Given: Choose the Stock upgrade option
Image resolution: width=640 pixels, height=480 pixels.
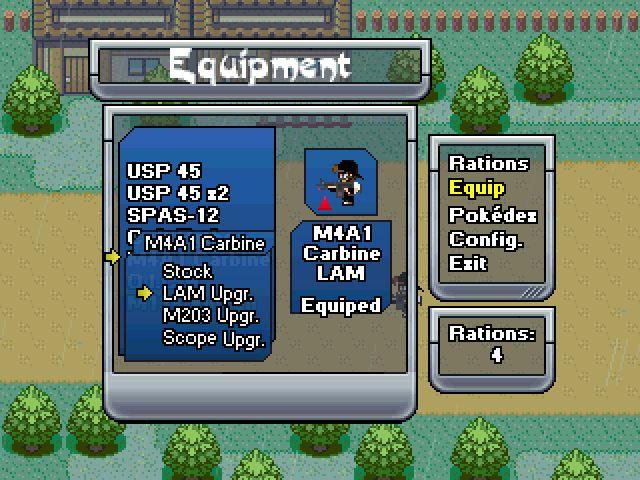Looking at the screenshot, I should (x=188, y=271).
